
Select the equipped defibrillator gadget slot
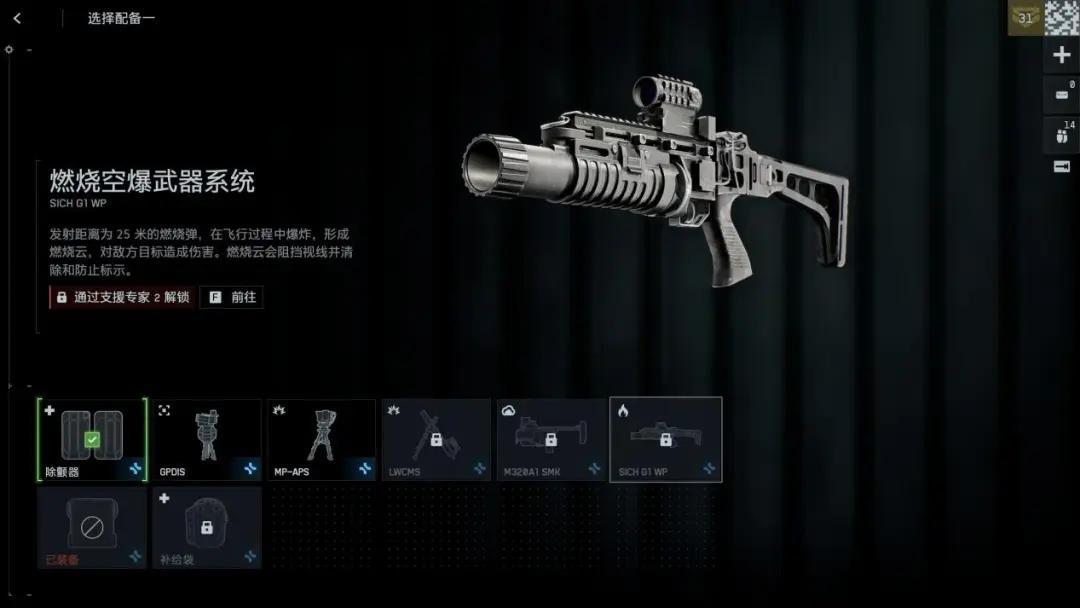tap(92, 439)
